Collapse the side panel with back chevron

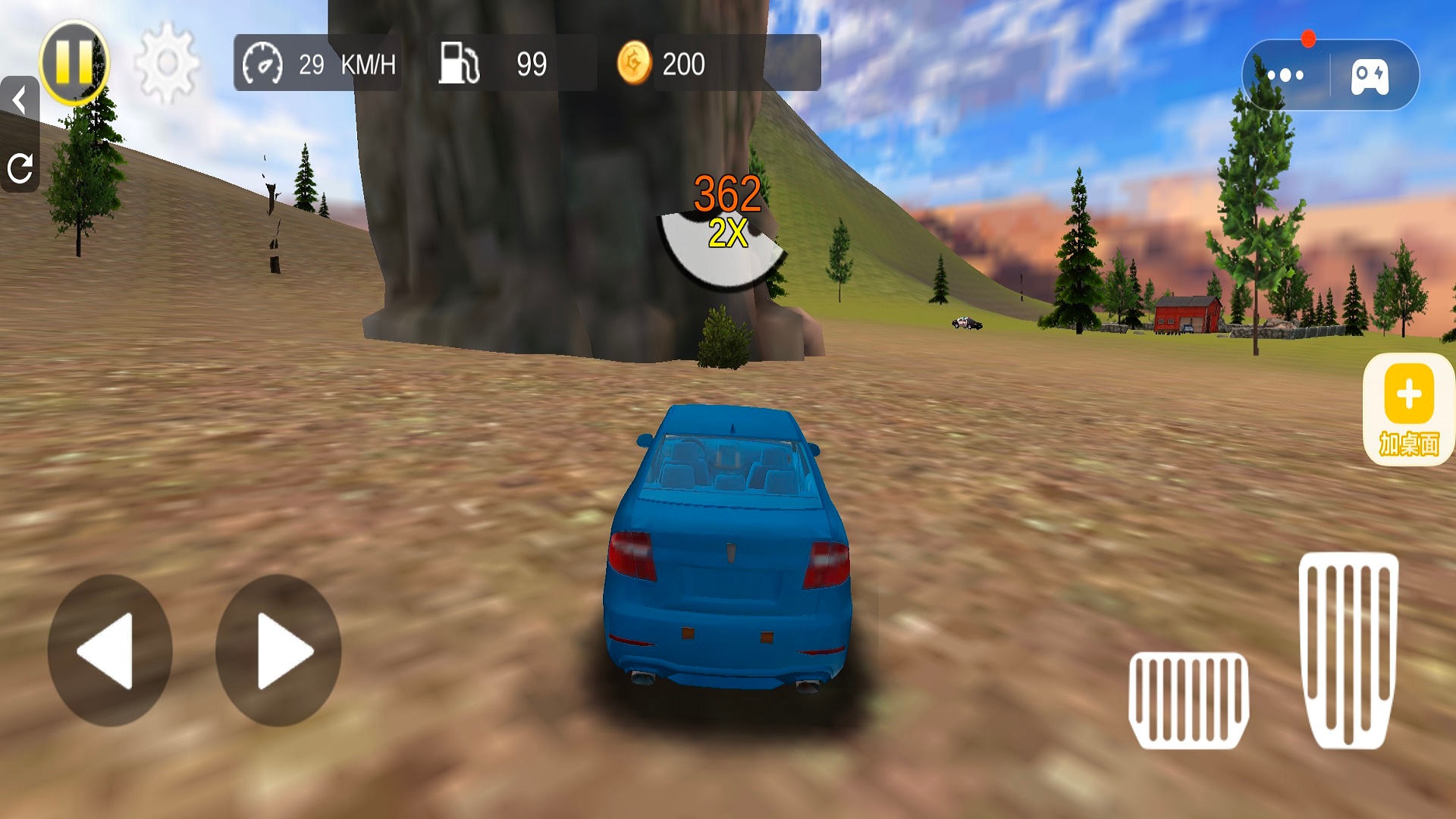(19, 101)
